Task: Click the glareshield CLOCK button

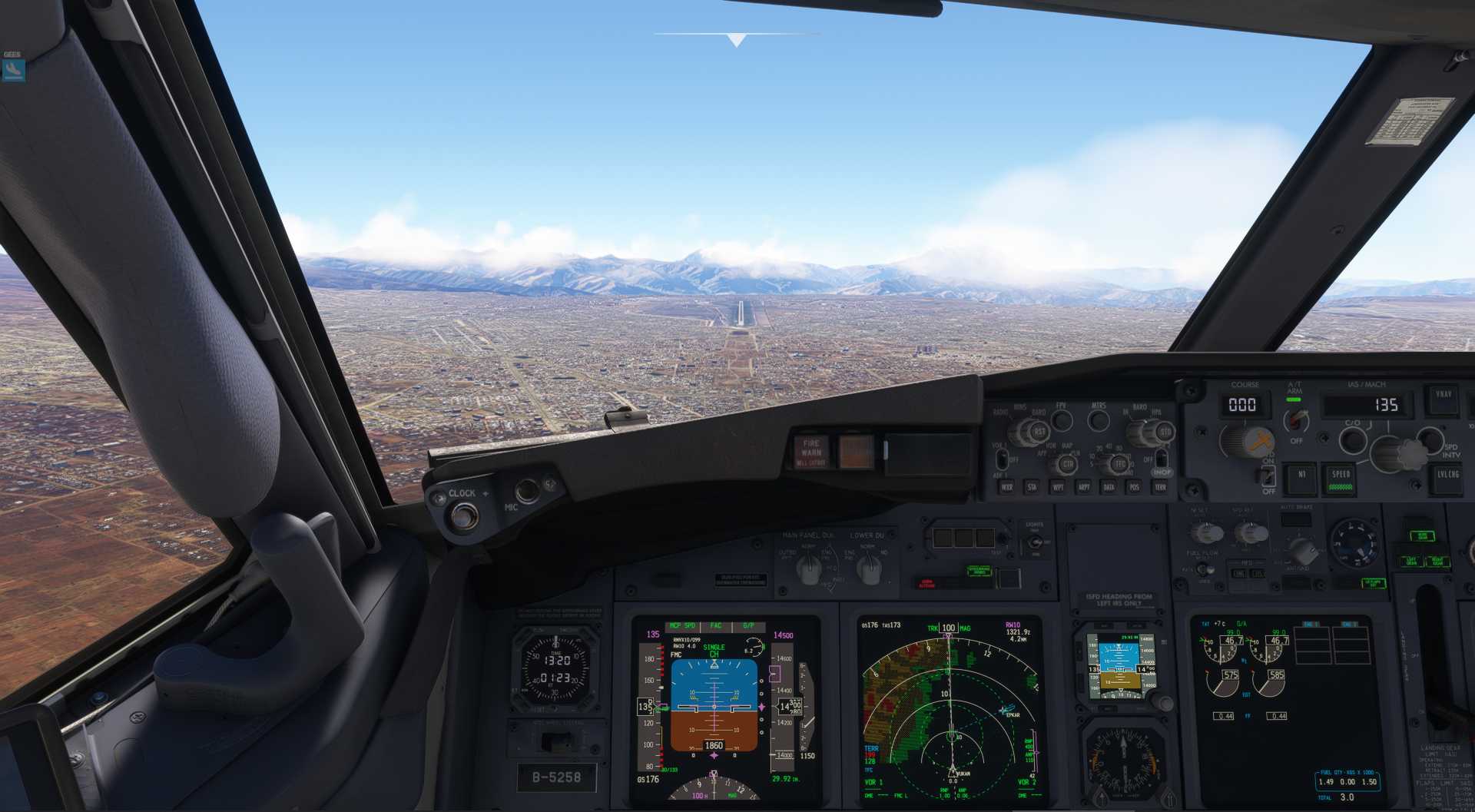Action: pyautogui.click(x=463, y=515)
